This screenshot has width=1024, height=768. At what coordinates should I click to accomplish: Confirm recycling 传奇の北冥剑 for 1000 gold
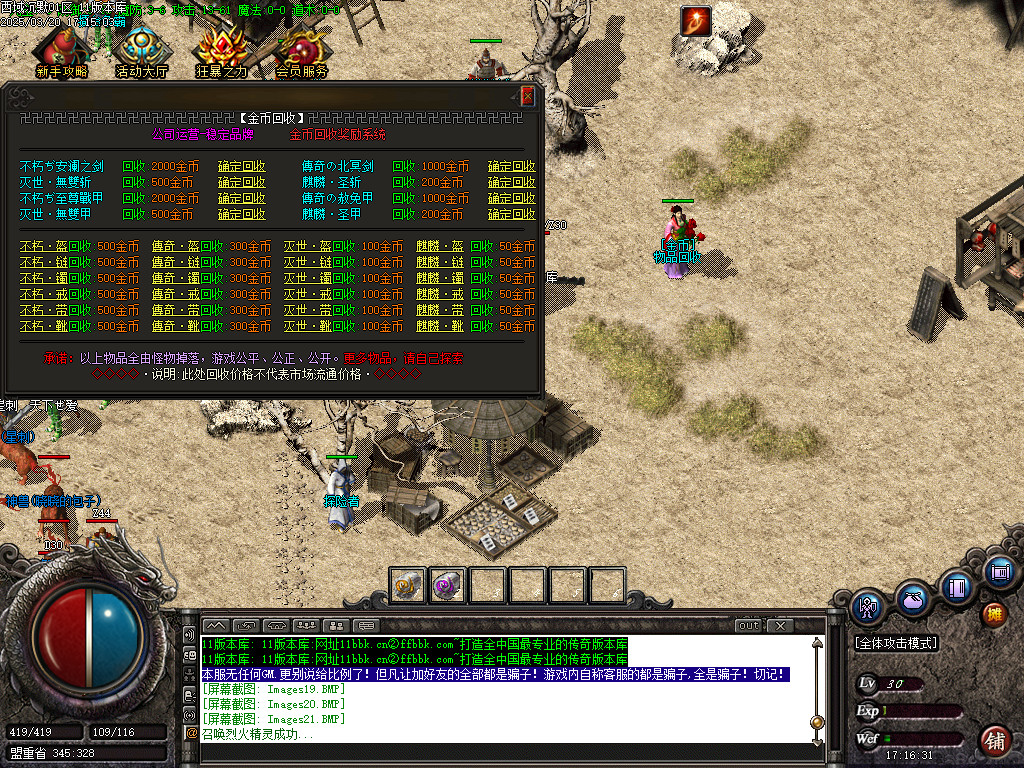tap(511, 167)
